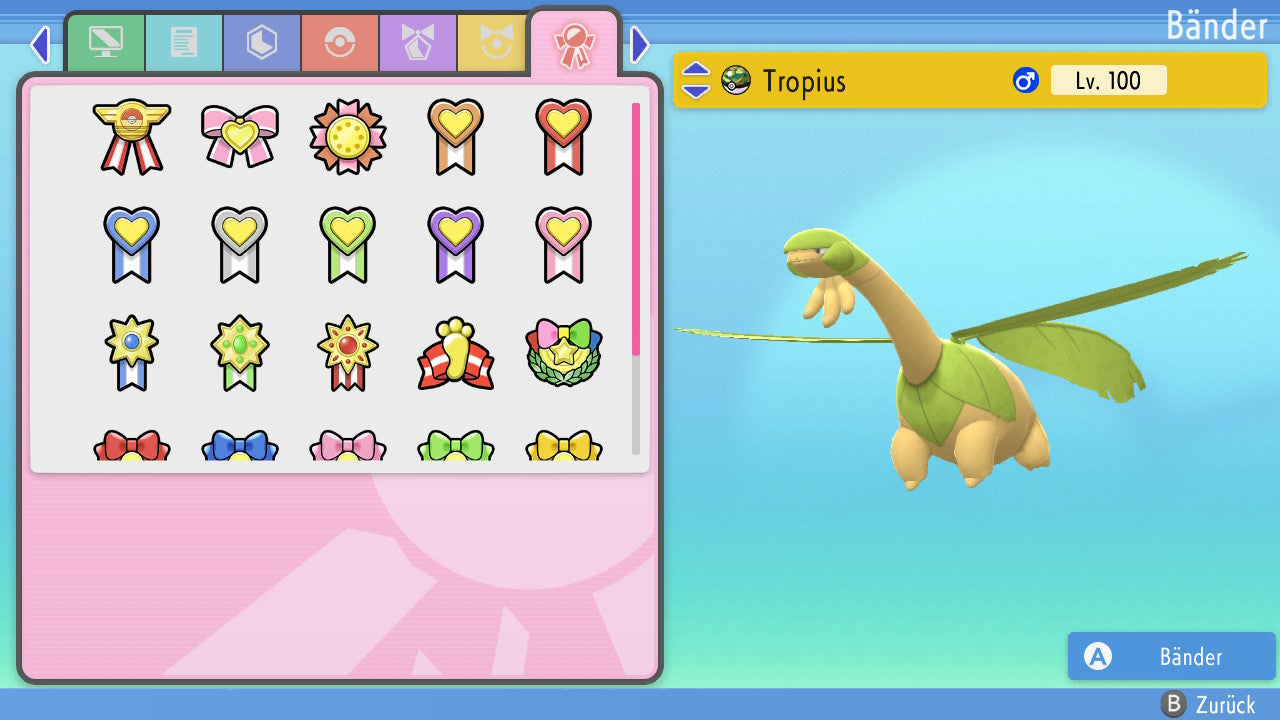
Task: Select the orange sun flower ribbon
Action: coord(347,136)
